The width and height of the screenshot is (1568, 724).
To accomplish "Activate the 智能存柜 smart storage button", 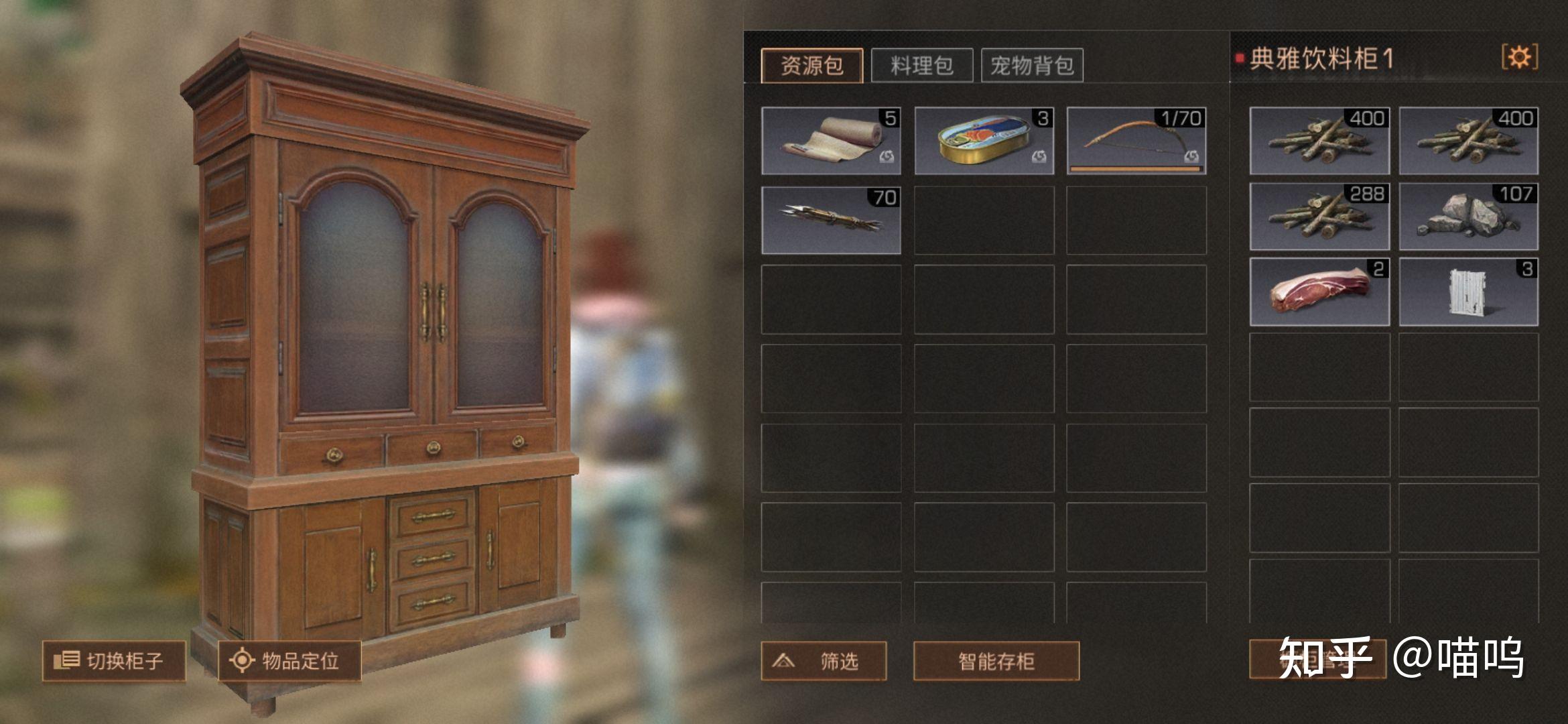I will point(996,661).
